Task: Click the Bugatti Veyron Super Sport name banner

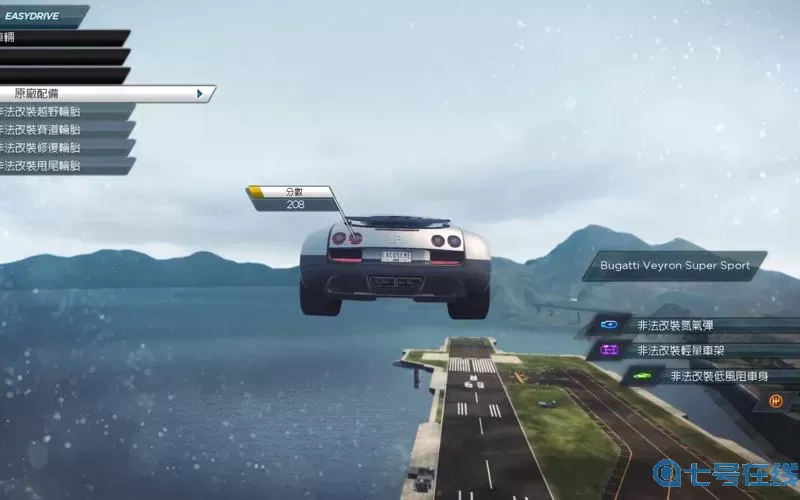Action: pos(674,266)
